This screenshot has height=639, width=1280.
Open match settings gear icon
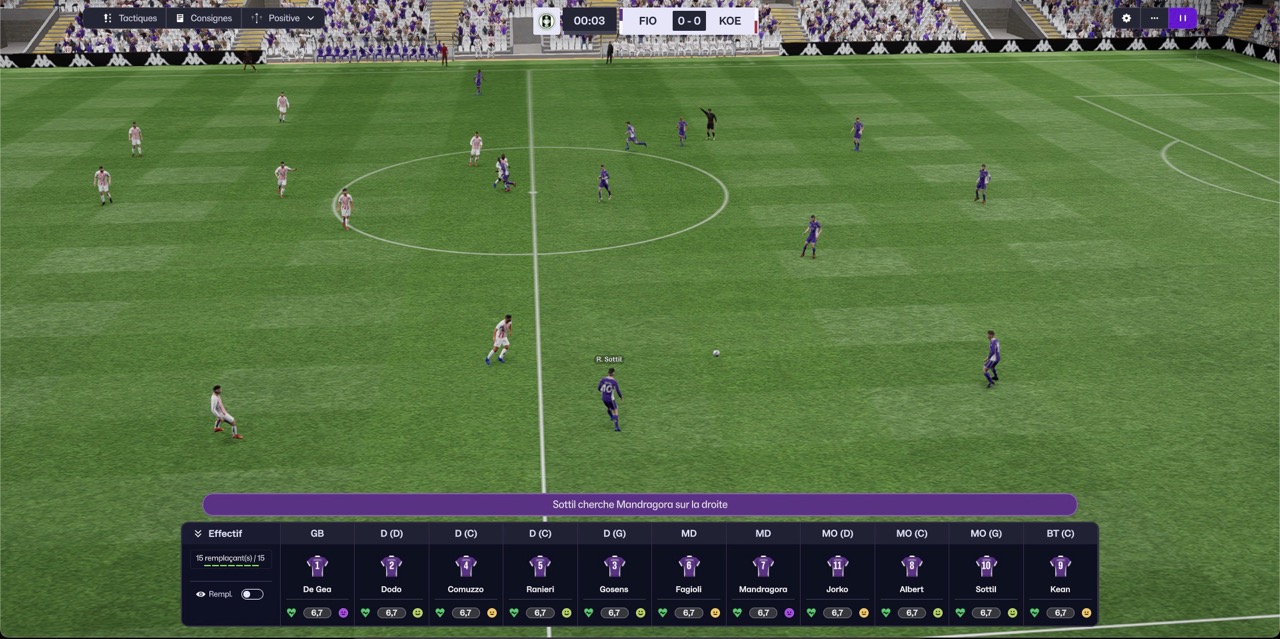click(x=1127, y=18)
